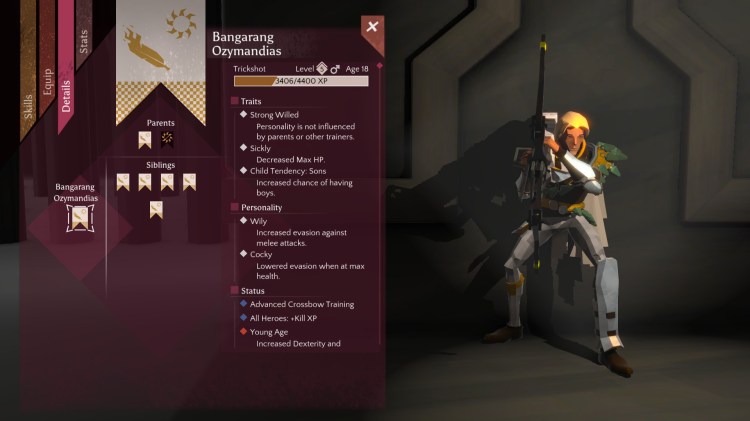Select the Child Tendency: Sons trait
750x421 pixels.
pyautogui.click(x=292, y=171)
